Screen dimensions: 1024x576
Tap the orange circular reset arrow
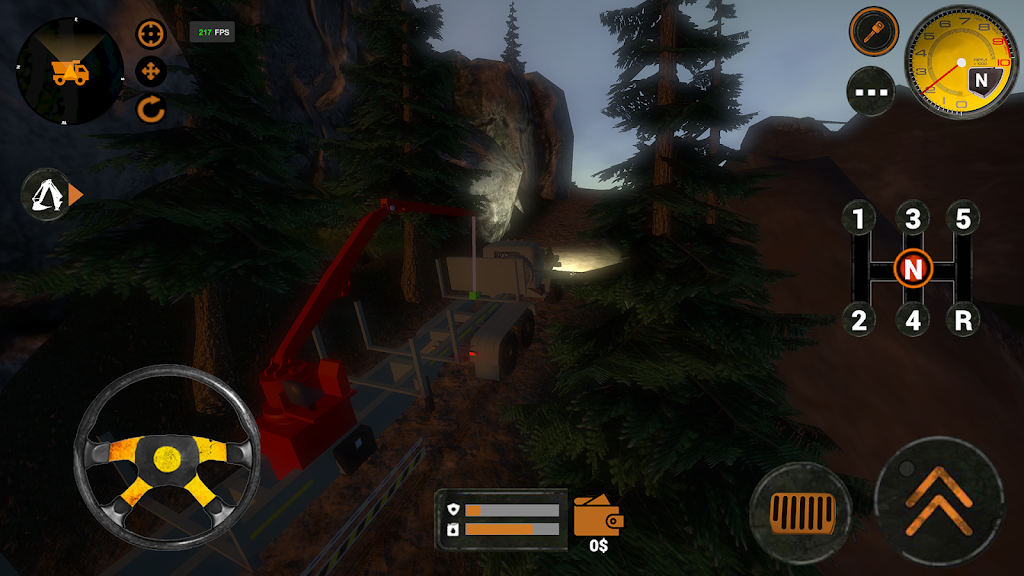[x=151, y=109]
